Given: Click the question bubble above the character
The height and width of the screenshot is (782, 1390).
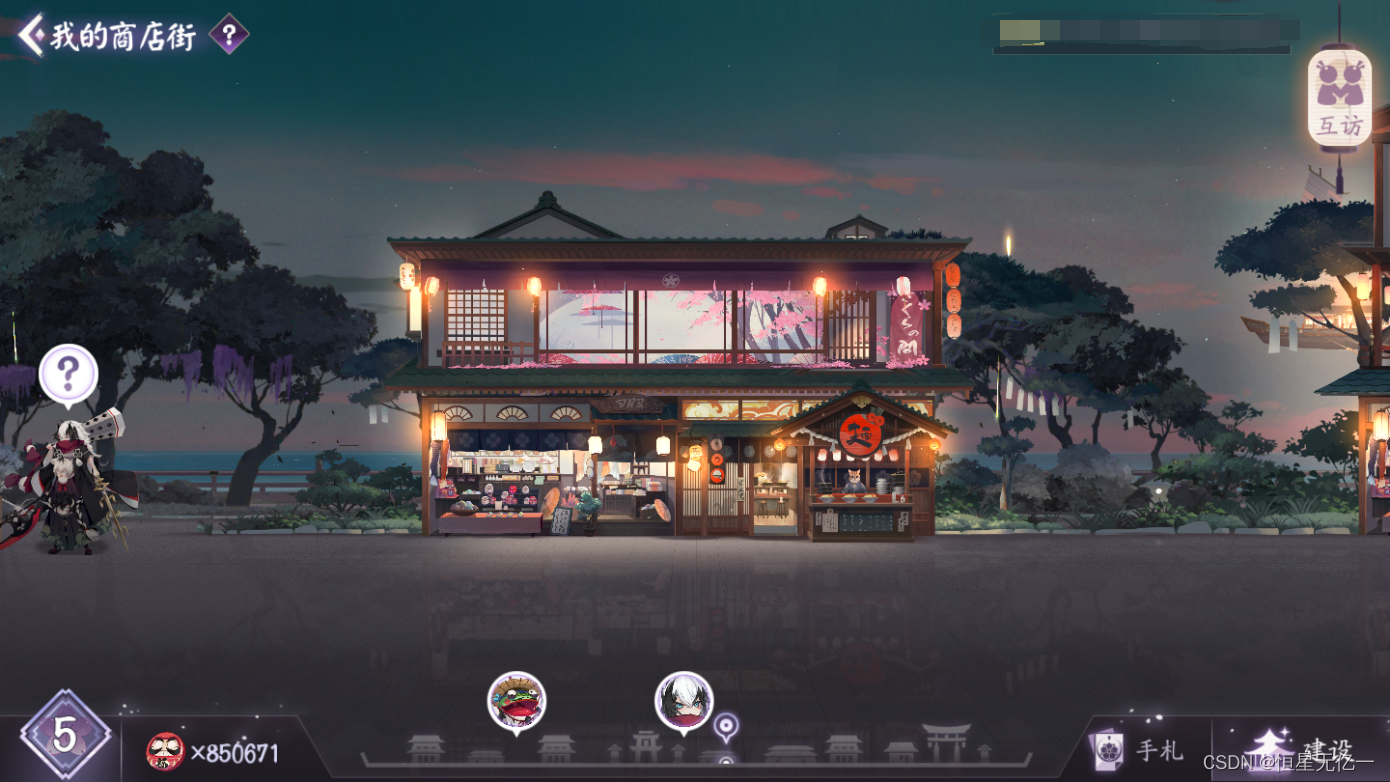Looking at the screenshot, I should tap(68, 374).
